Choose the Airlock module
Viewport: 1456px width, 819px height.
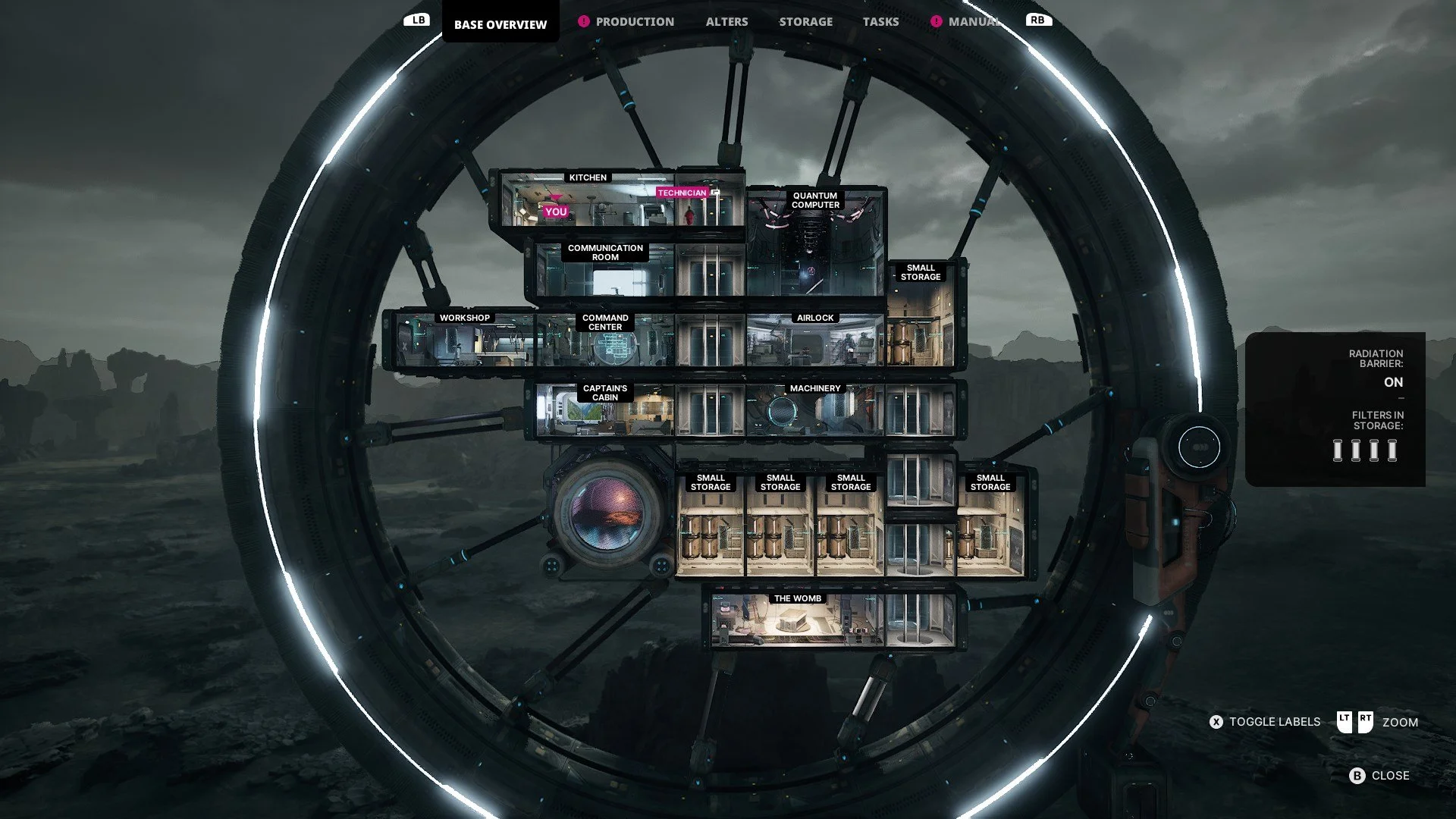815,341
